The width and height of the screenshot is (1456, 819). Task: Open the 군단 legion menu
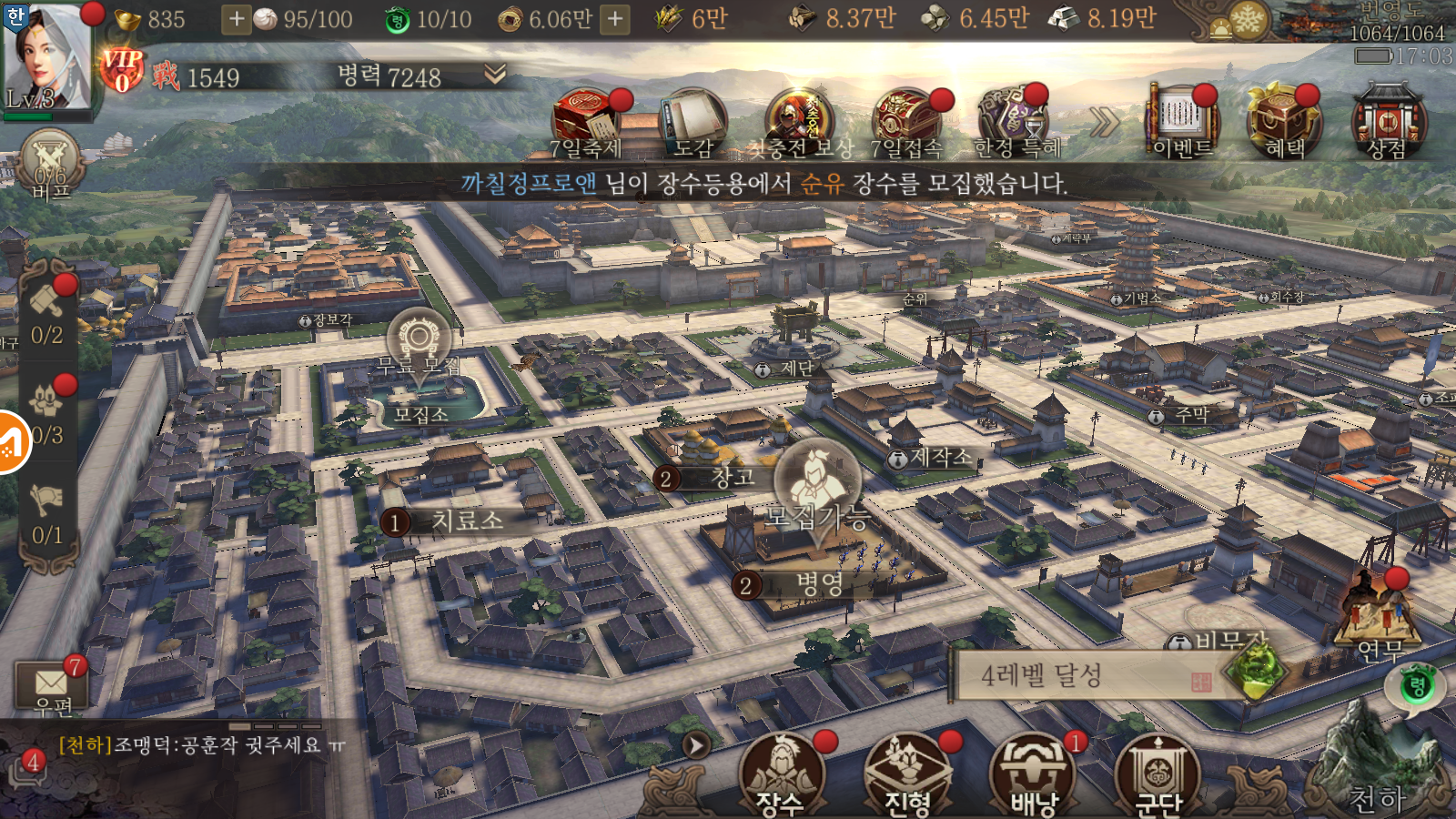coord(1158,775)
